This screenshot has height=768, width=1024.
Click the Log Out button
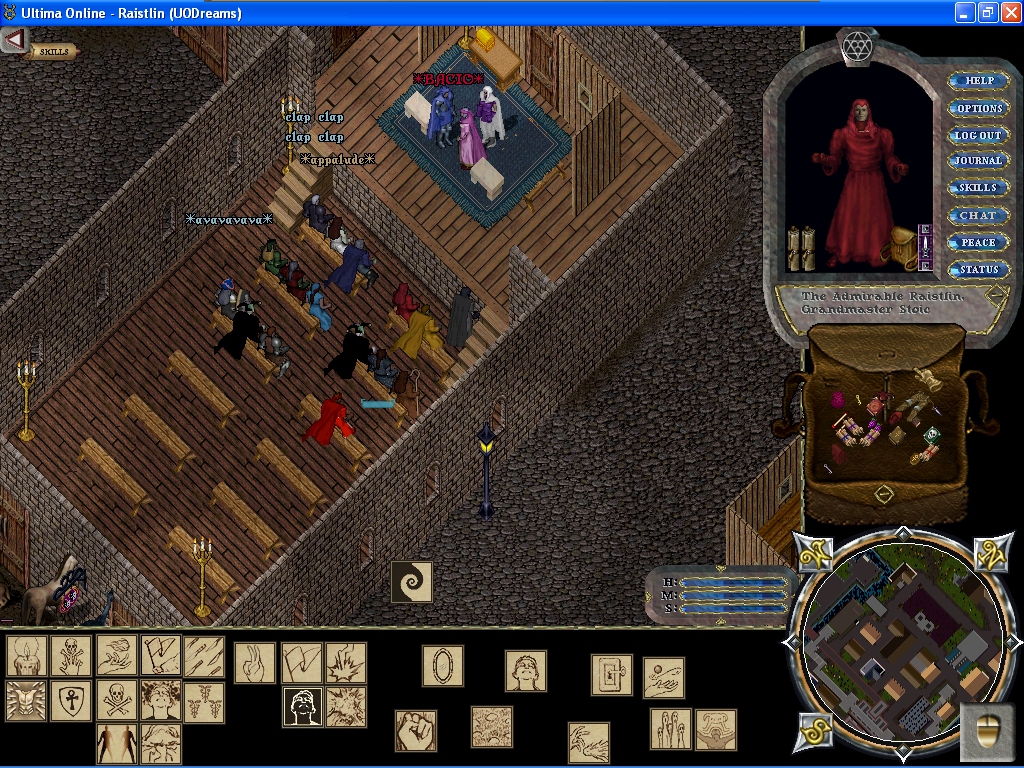pos(977,135)
